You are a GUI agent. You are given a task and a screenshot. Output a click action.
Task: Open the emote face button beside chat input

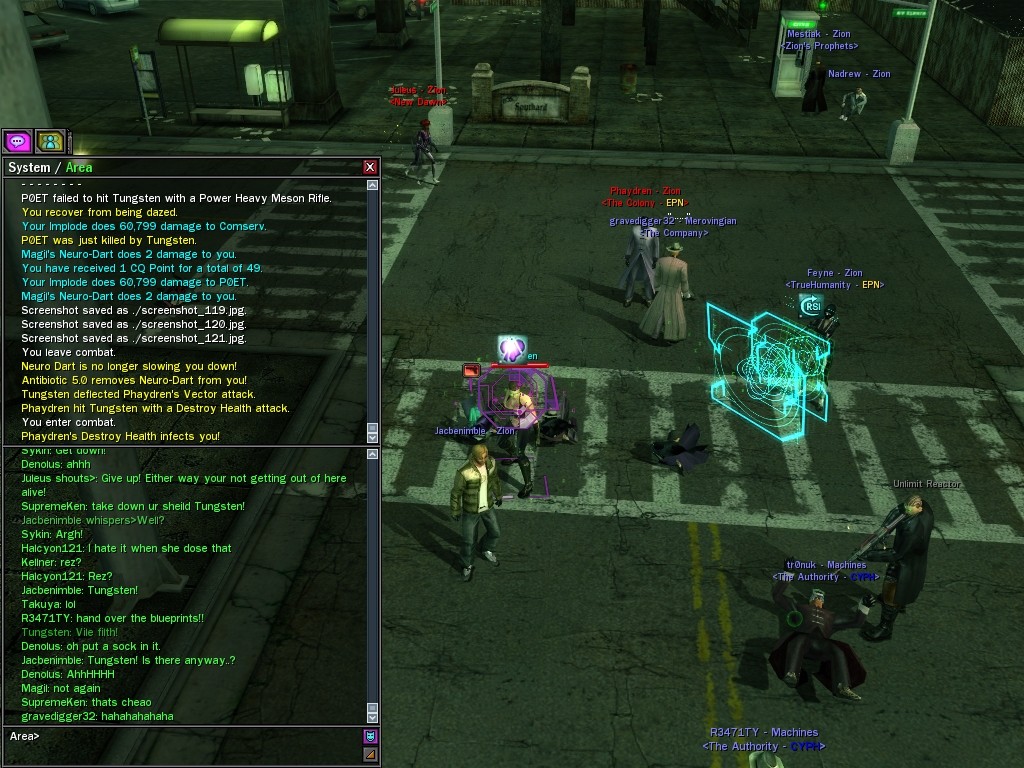(x=370, y=737)
